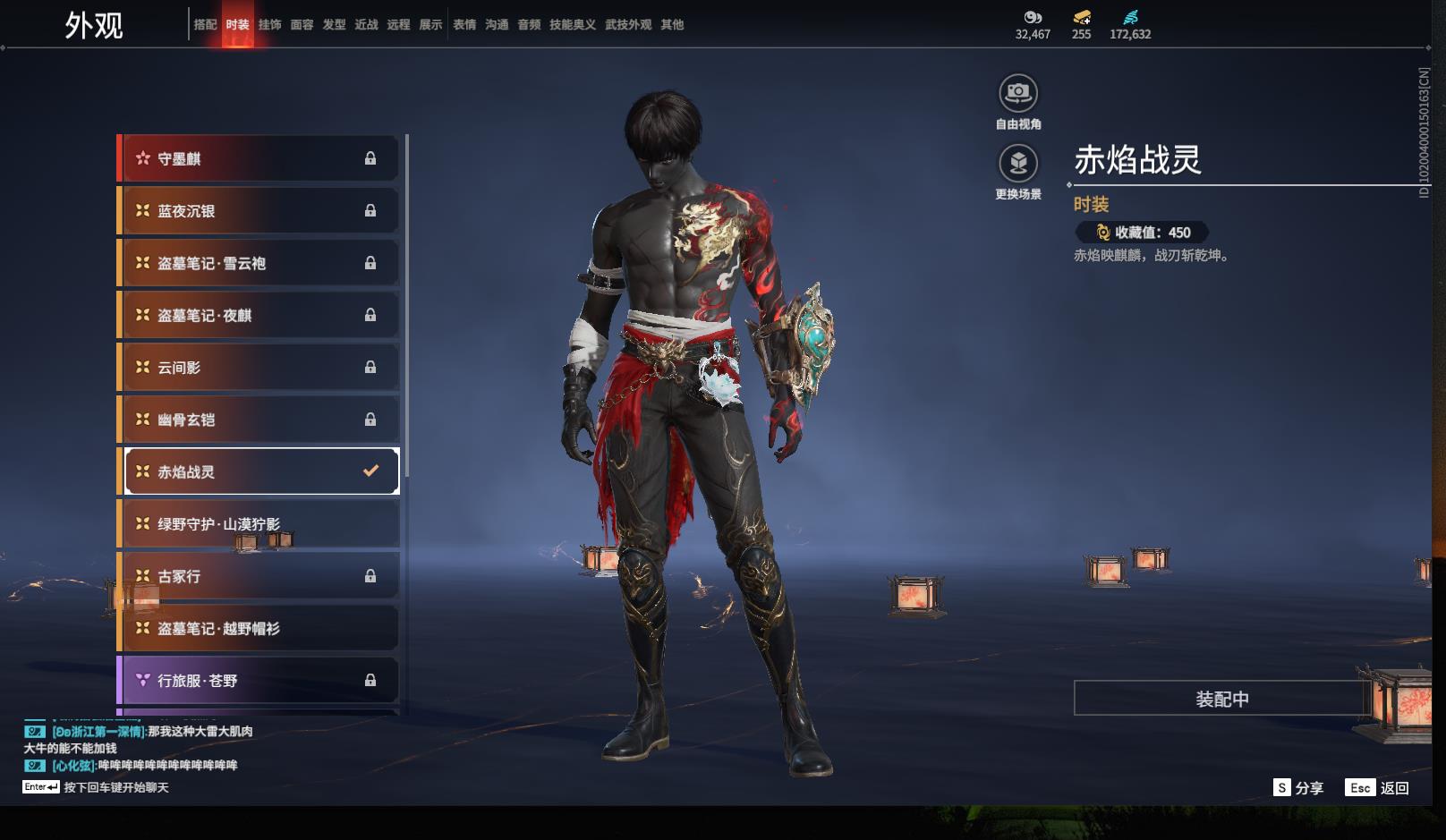
Task: Click the 装配中 equip button
Action: tap(1221, 699)
